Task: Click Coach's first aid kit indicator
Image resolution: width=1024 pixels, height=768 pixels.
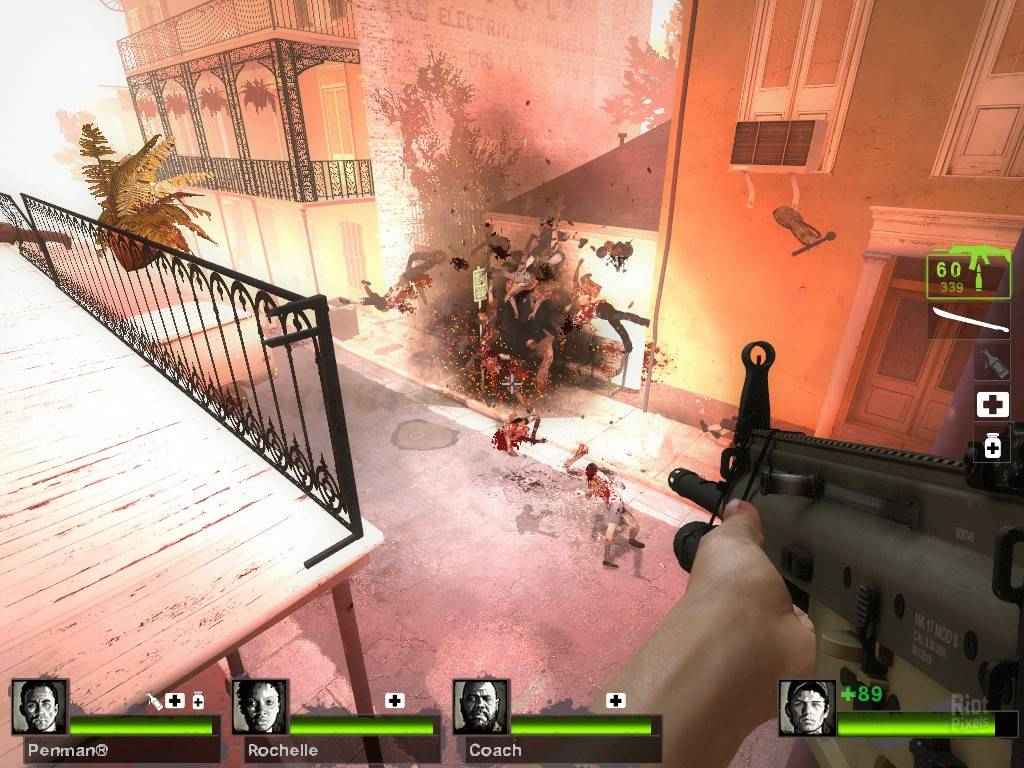Action: (616, 700)
